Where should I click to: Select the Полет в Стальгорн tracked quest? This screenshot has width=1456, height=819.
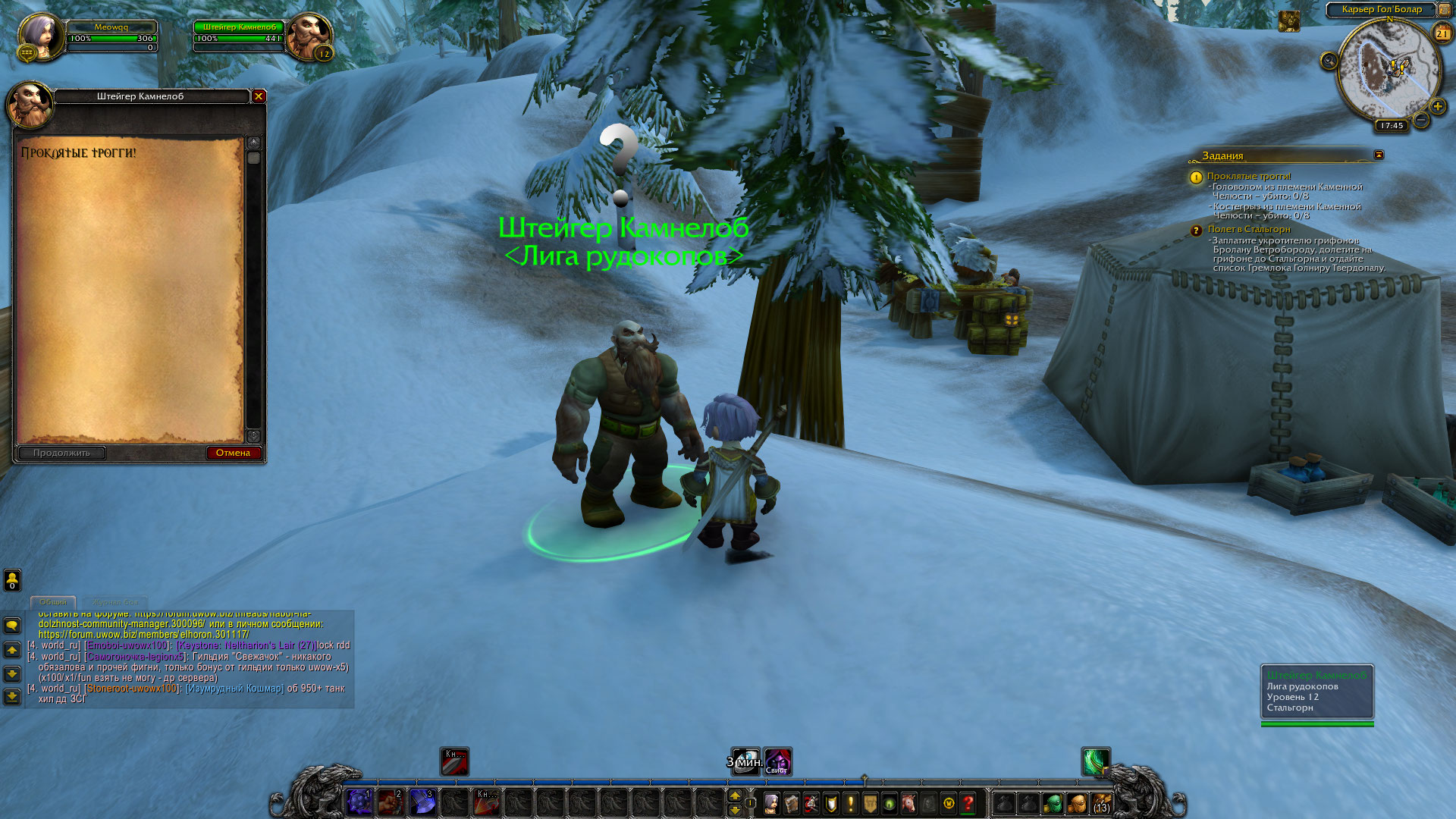1248,229
